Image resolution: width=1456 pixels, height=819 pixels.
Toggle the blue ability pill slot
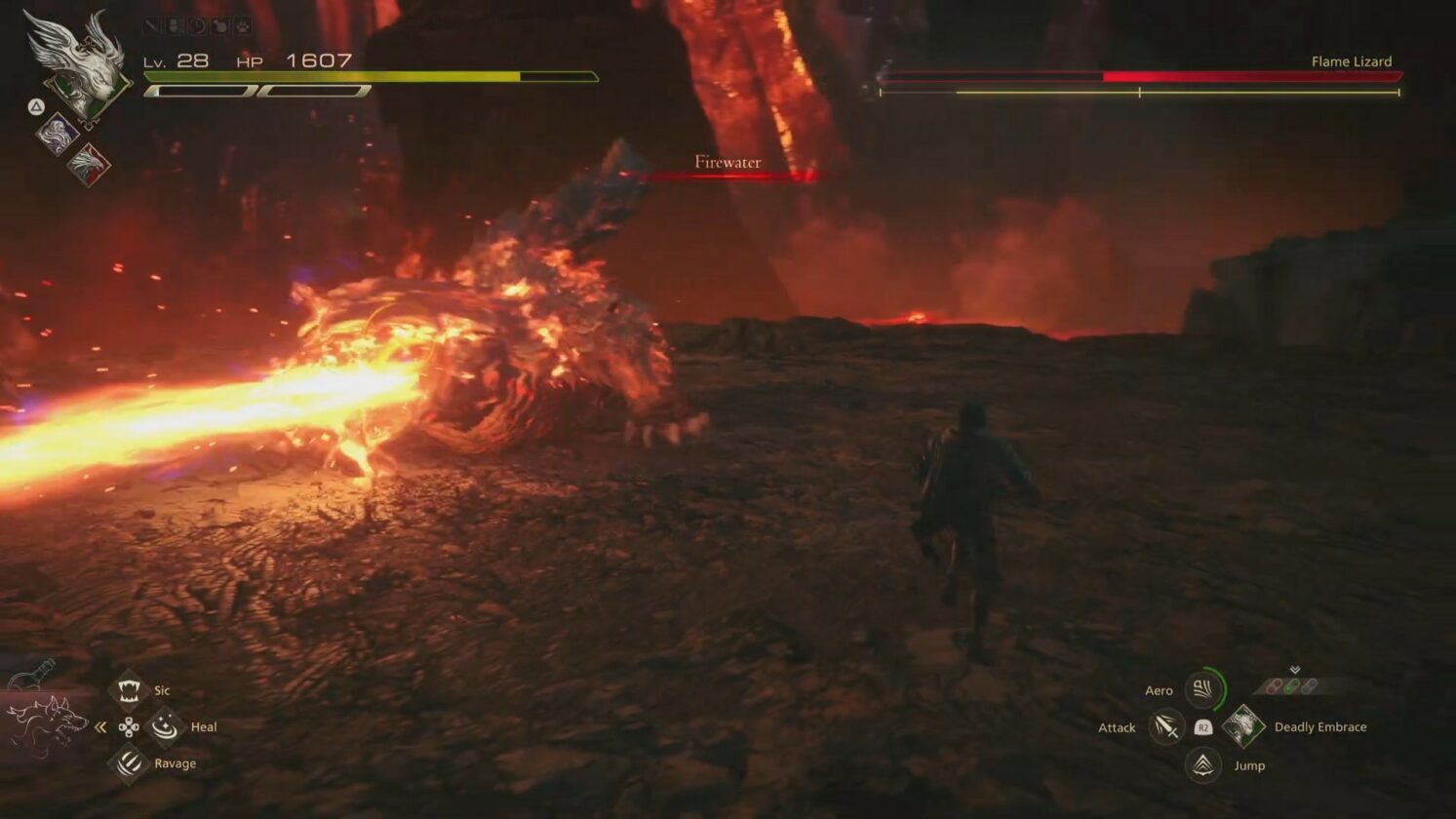[x=1309, y=685]
